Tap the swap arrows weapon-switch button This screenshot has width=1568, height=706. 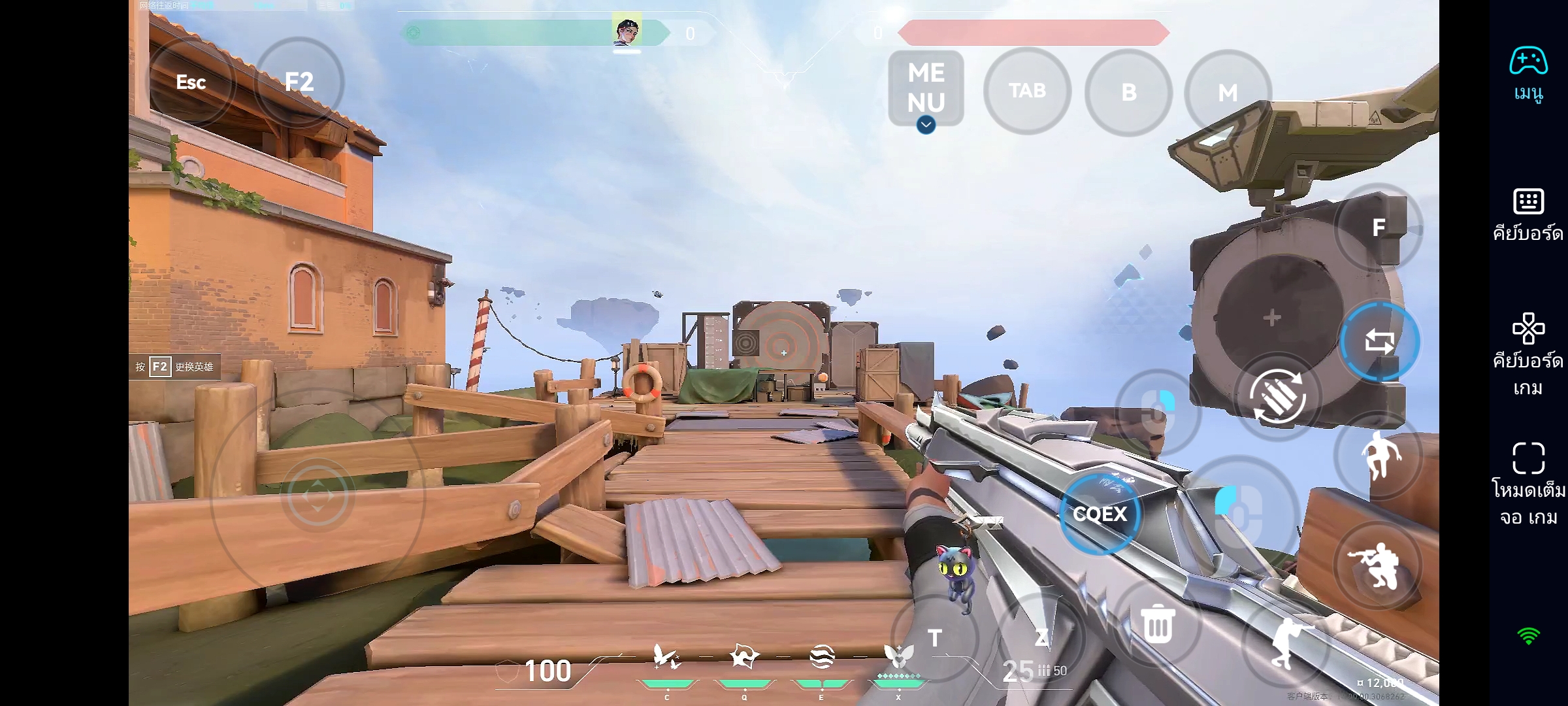pyautogui.click(x=1379, y=341)
